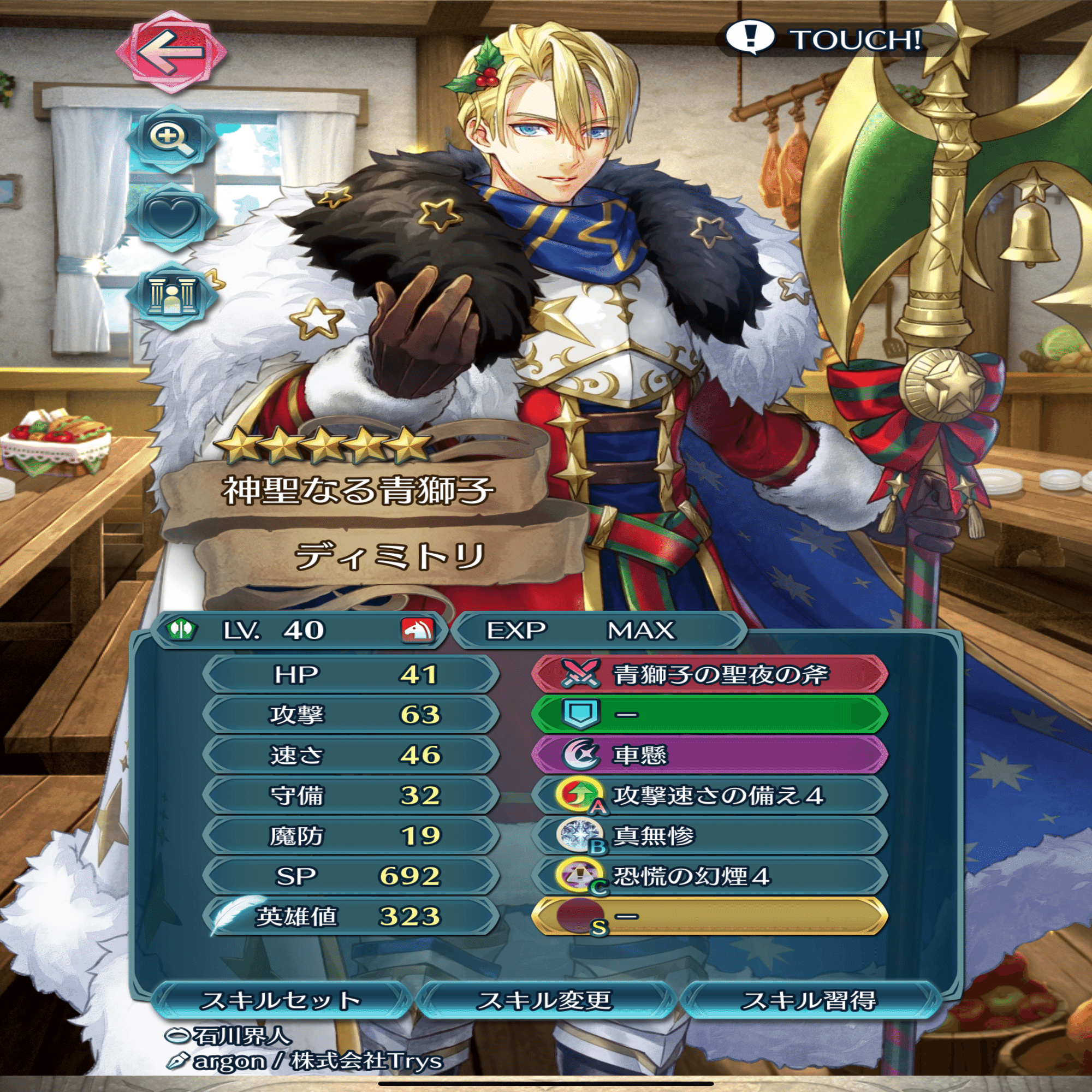
Task: Open the magnifying glass zoom view
Action: point(171,140)
